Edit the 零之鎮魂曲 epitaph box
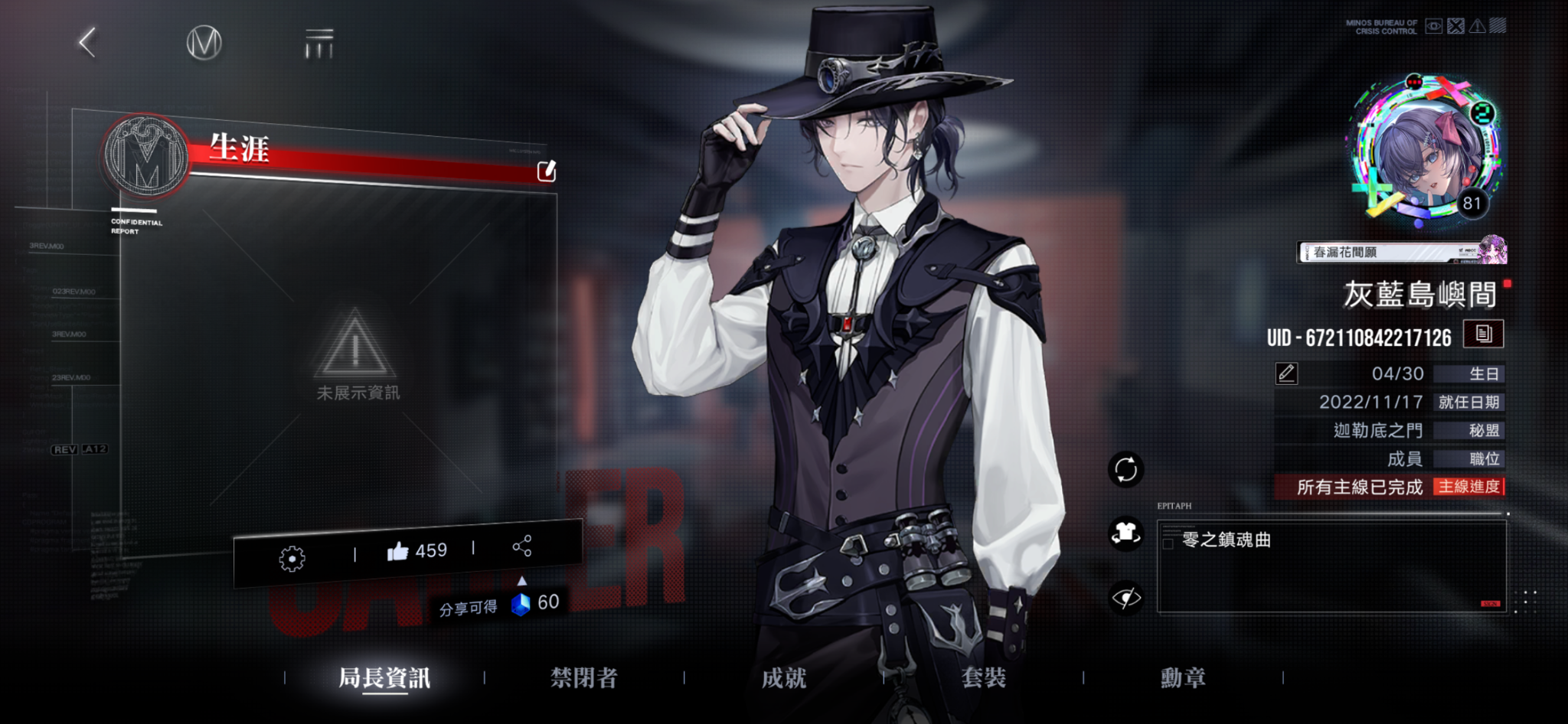 [x=1331, y=566]
